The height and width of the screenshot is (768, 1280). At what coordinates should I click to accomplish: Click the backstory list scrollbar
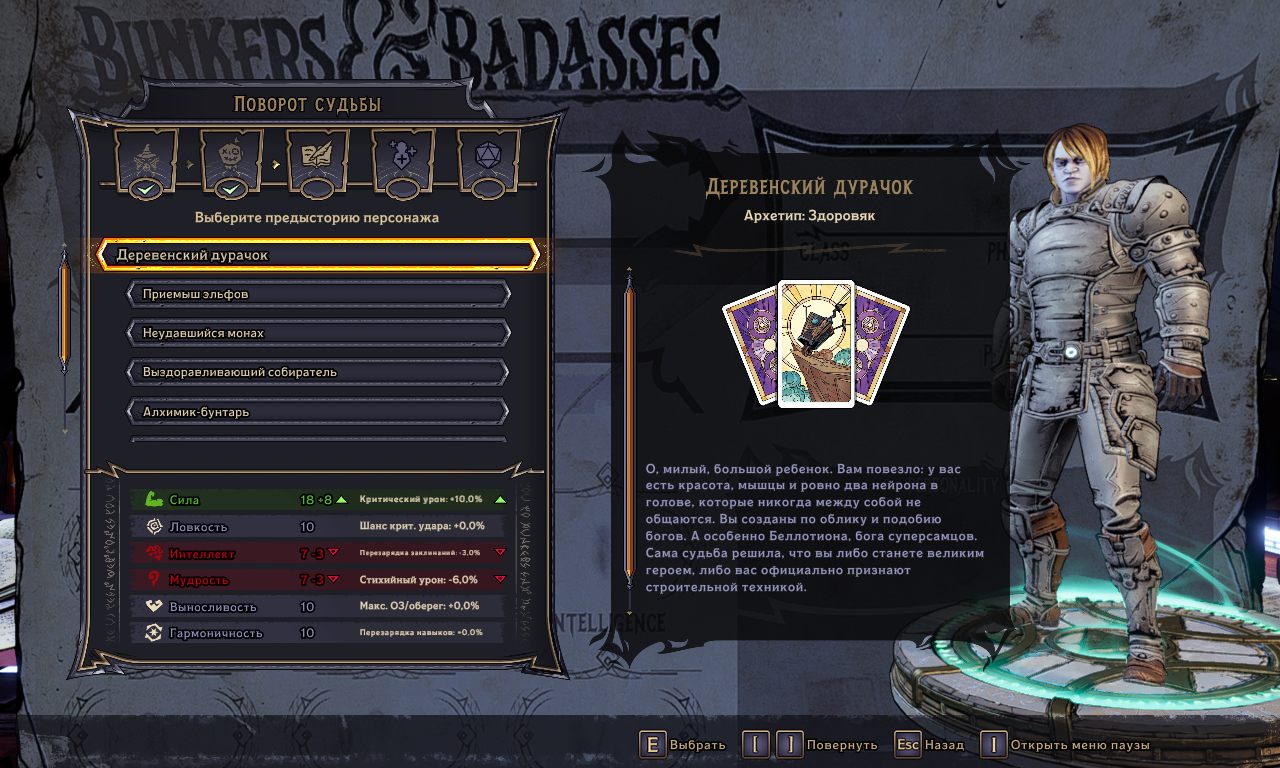tap(65, 312)
